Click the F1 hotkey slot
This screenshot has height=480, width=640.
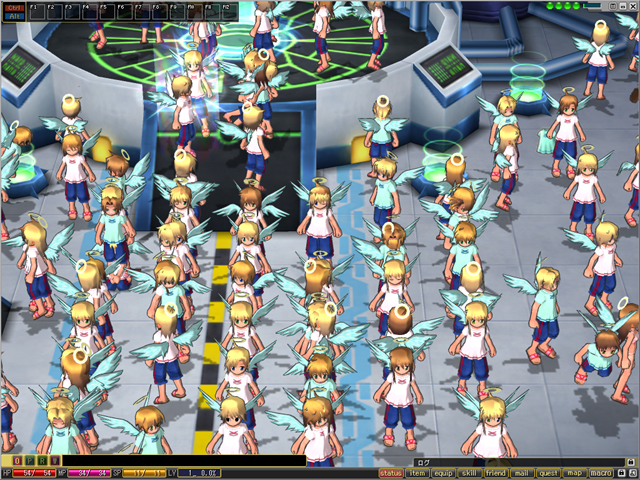pyautogui.click(x=36, y=11)
